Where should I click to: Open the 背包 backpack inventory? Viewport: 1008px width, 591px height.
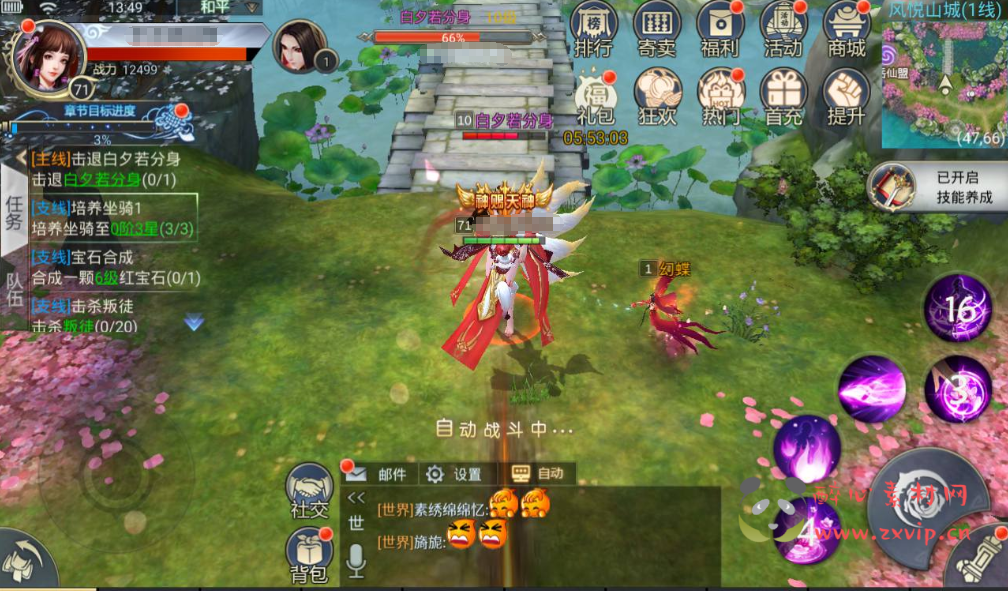click(x=309, y=555)
